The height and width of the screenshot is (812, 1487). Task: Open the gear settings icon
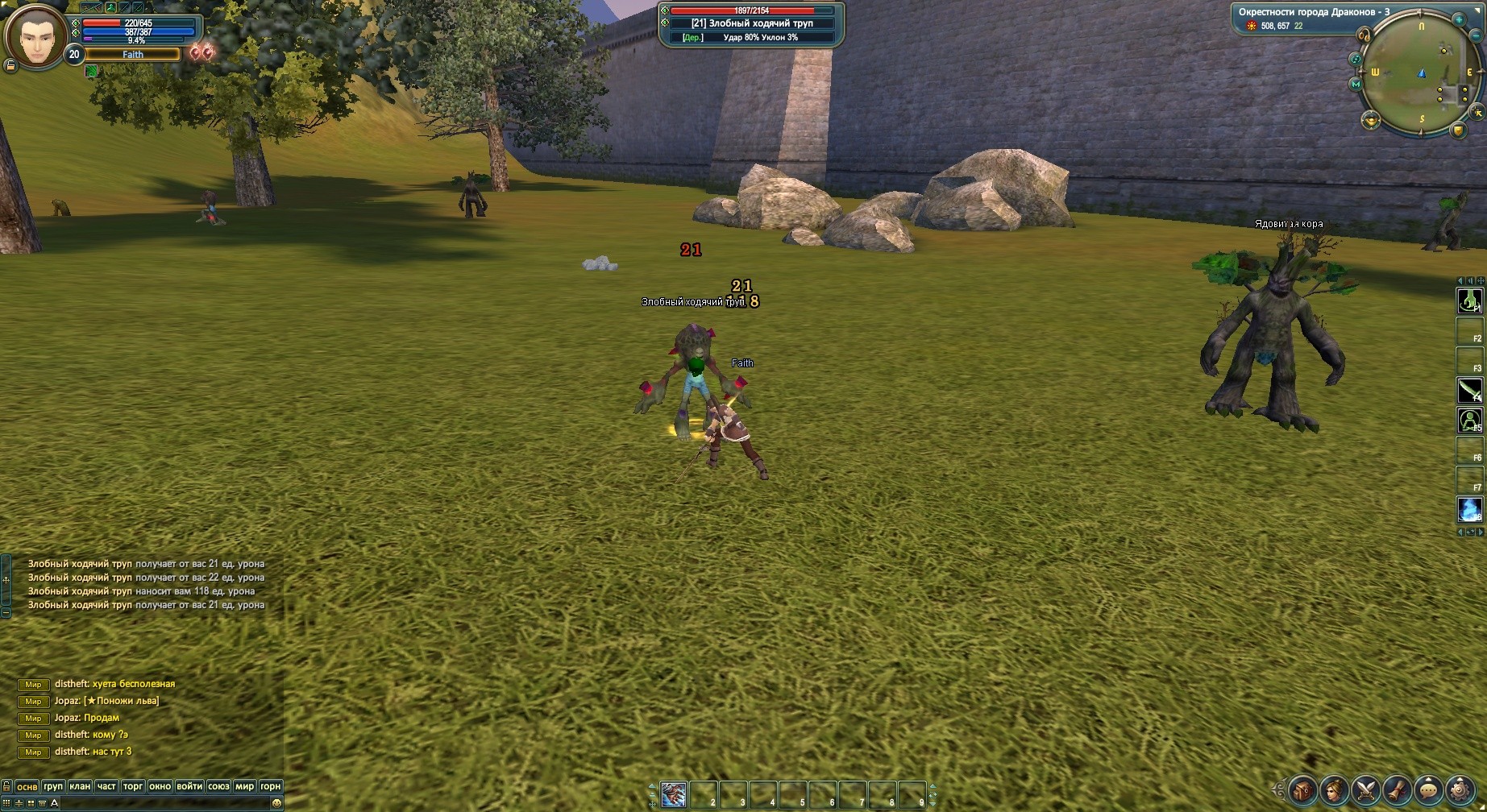click(x=1460, y=789)
